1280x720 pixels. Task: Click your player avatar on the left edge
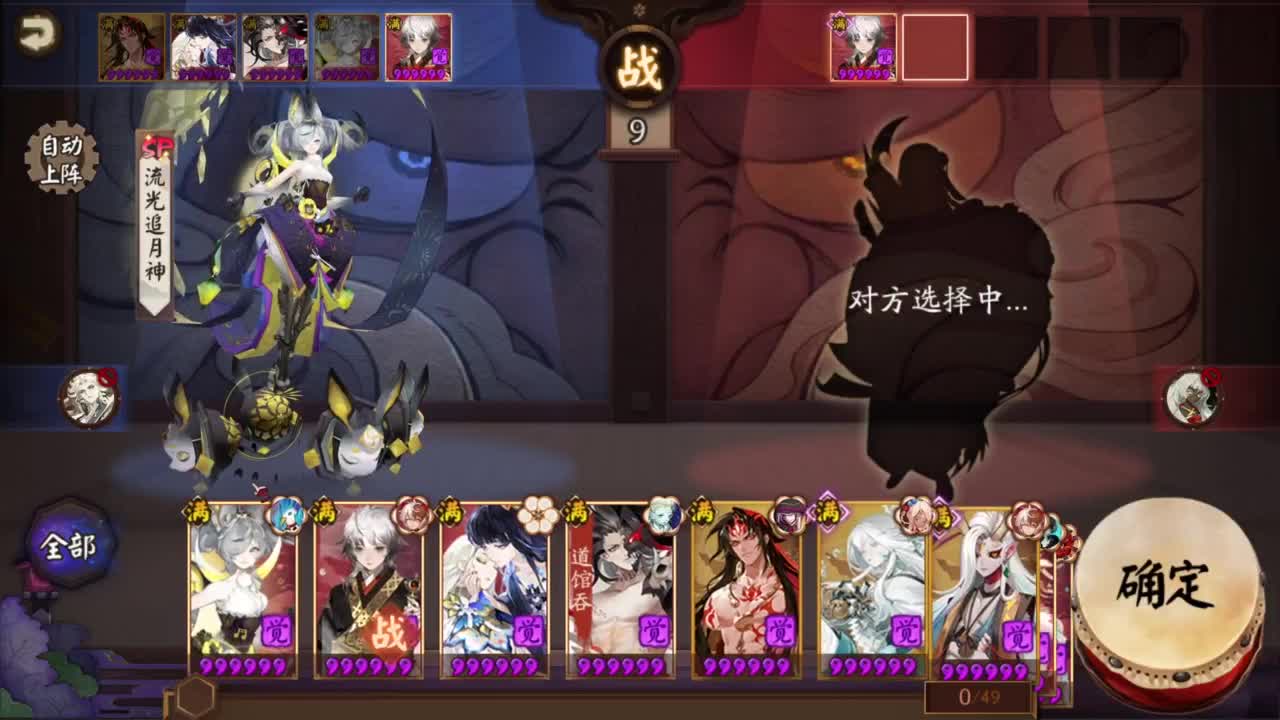click(x=88, y=396)
